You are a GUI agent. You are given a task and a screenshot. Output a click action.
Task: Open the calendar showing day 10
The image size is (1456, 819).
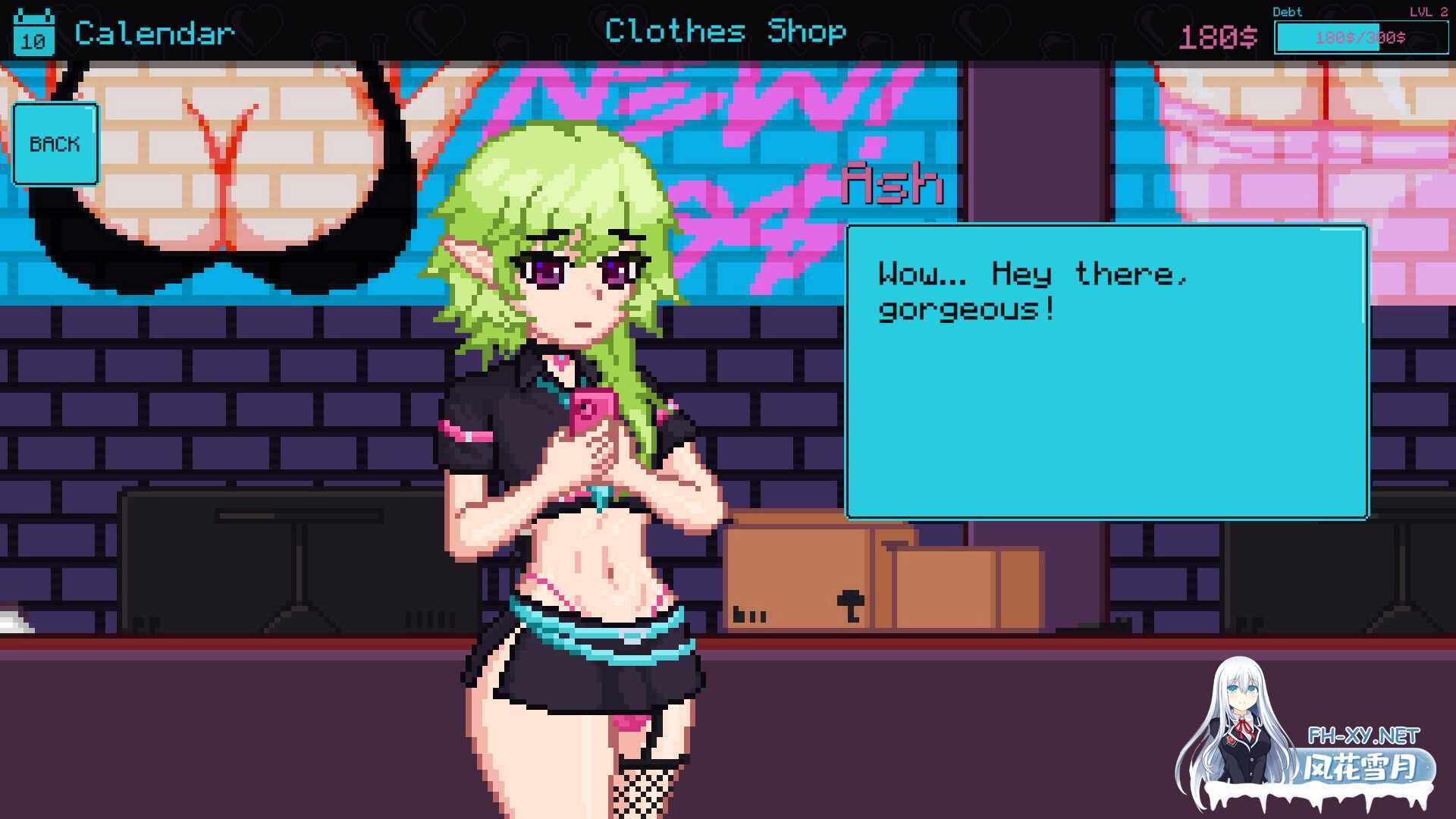pos(32,33)
